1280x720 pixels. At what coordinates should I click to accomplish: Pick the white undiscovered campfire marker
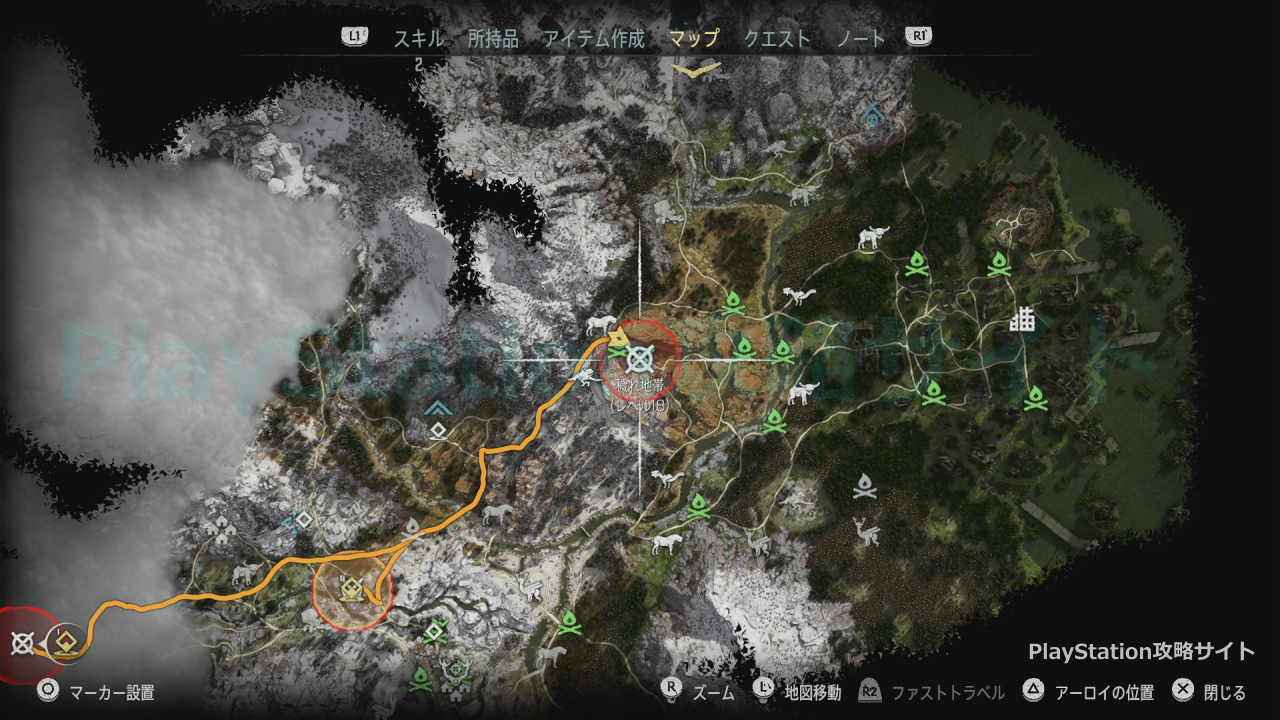coord(865,487)
